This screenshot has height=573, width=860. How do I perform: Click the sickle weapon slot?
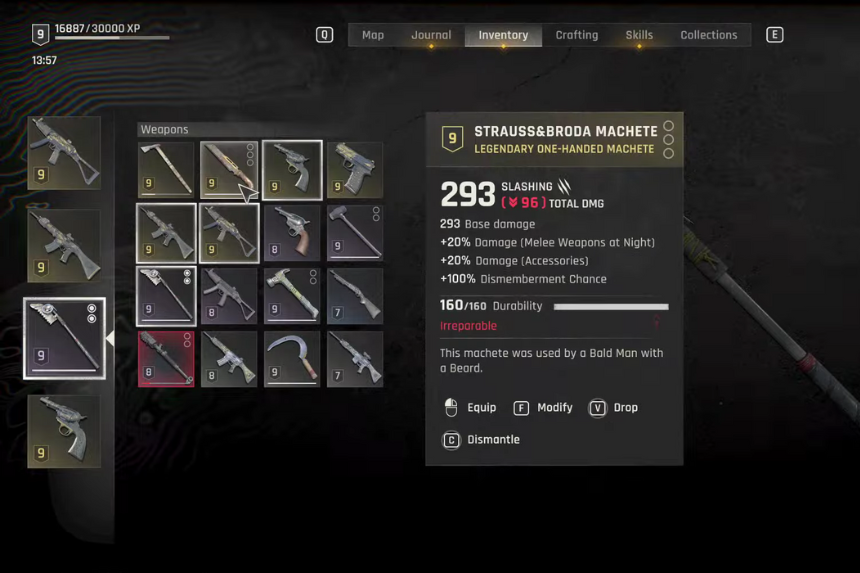292,359
